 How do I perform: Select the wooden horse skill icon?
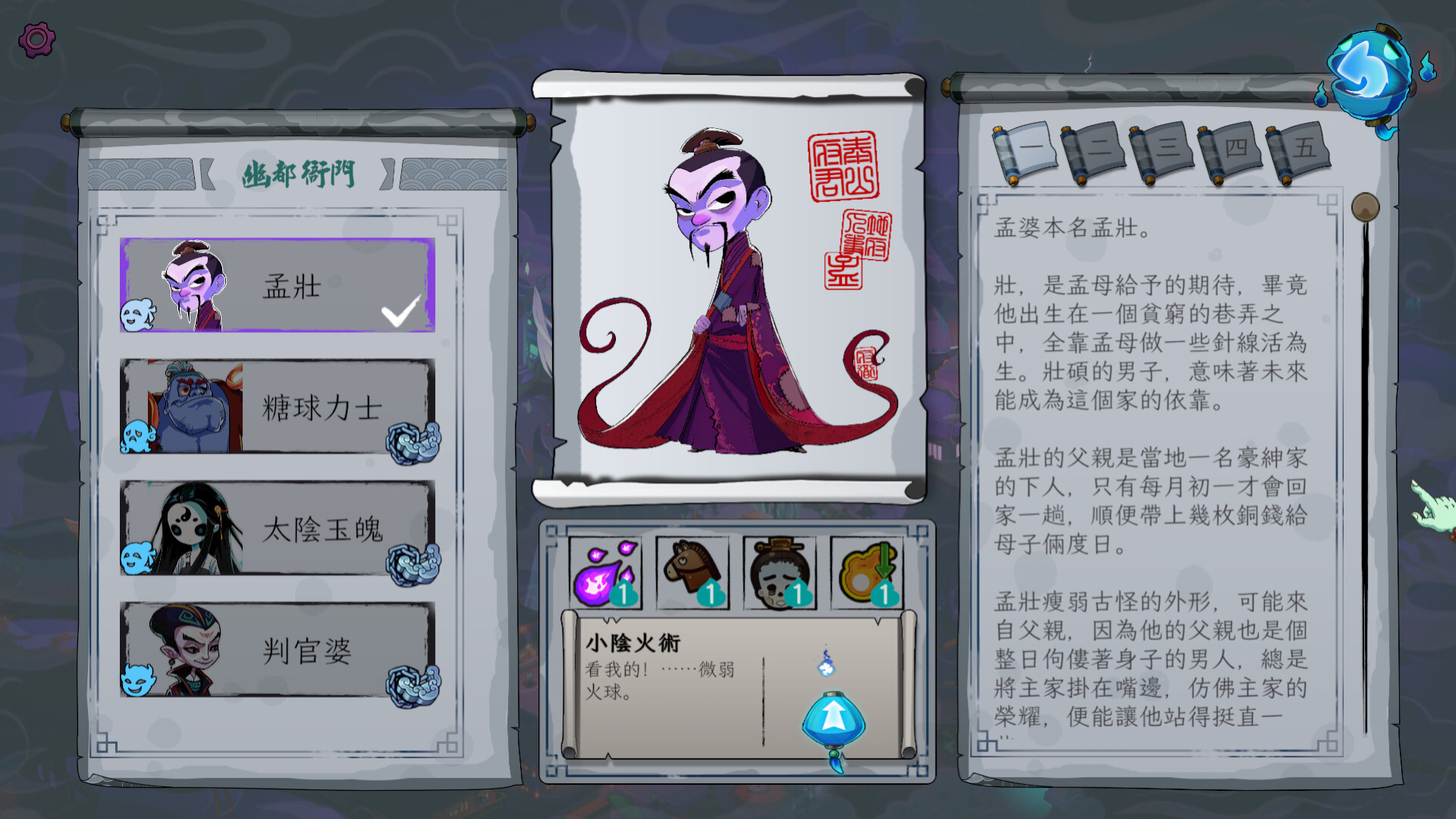(x=692, y=573)
